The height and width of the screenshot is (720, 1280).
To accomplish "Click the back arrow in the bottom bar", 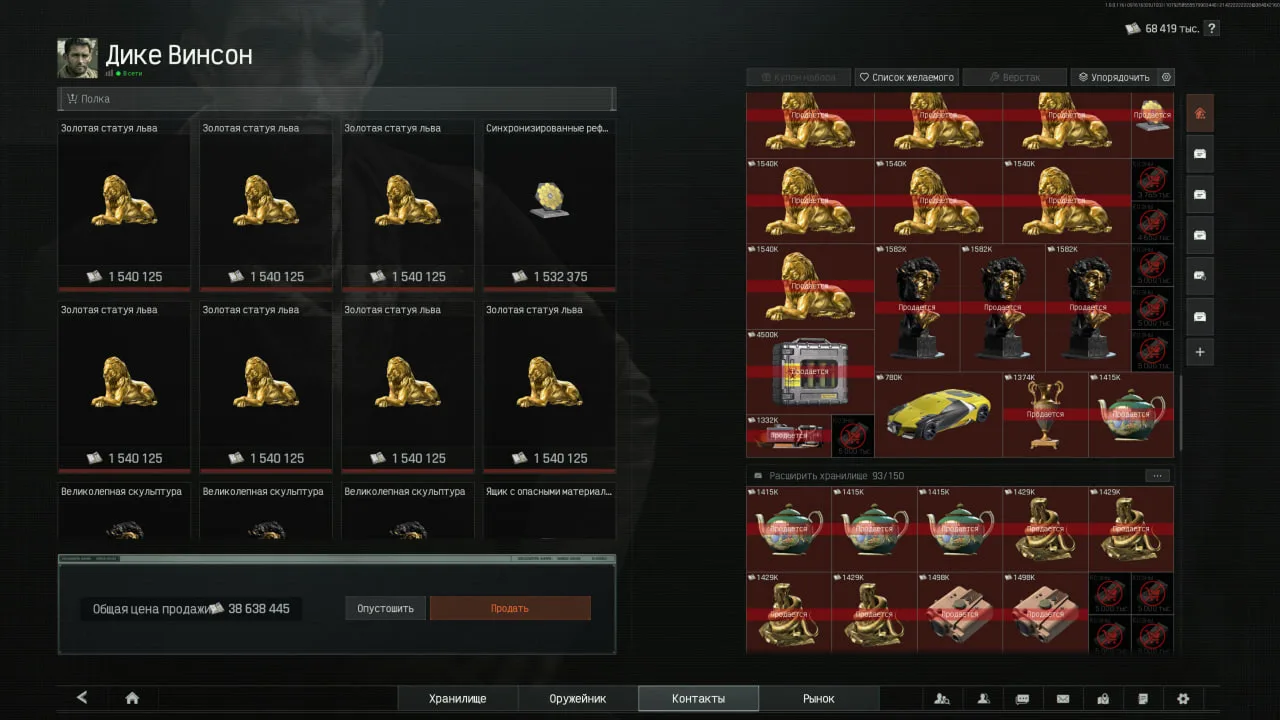I will [82, 698].
